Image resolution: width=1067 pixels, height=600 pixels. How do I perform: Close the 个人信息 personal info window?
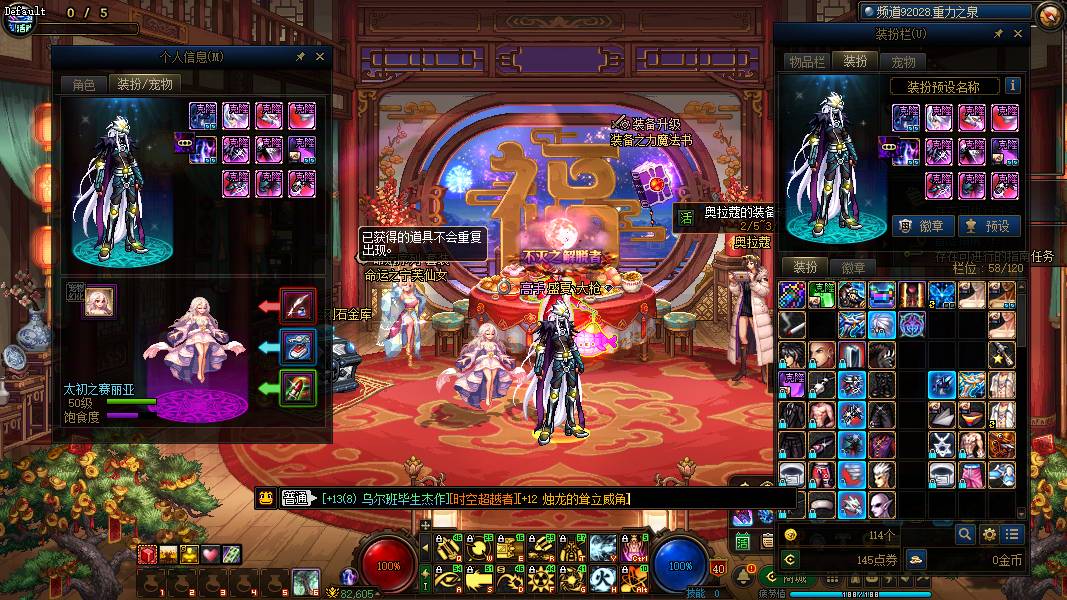tap(320, 57)
